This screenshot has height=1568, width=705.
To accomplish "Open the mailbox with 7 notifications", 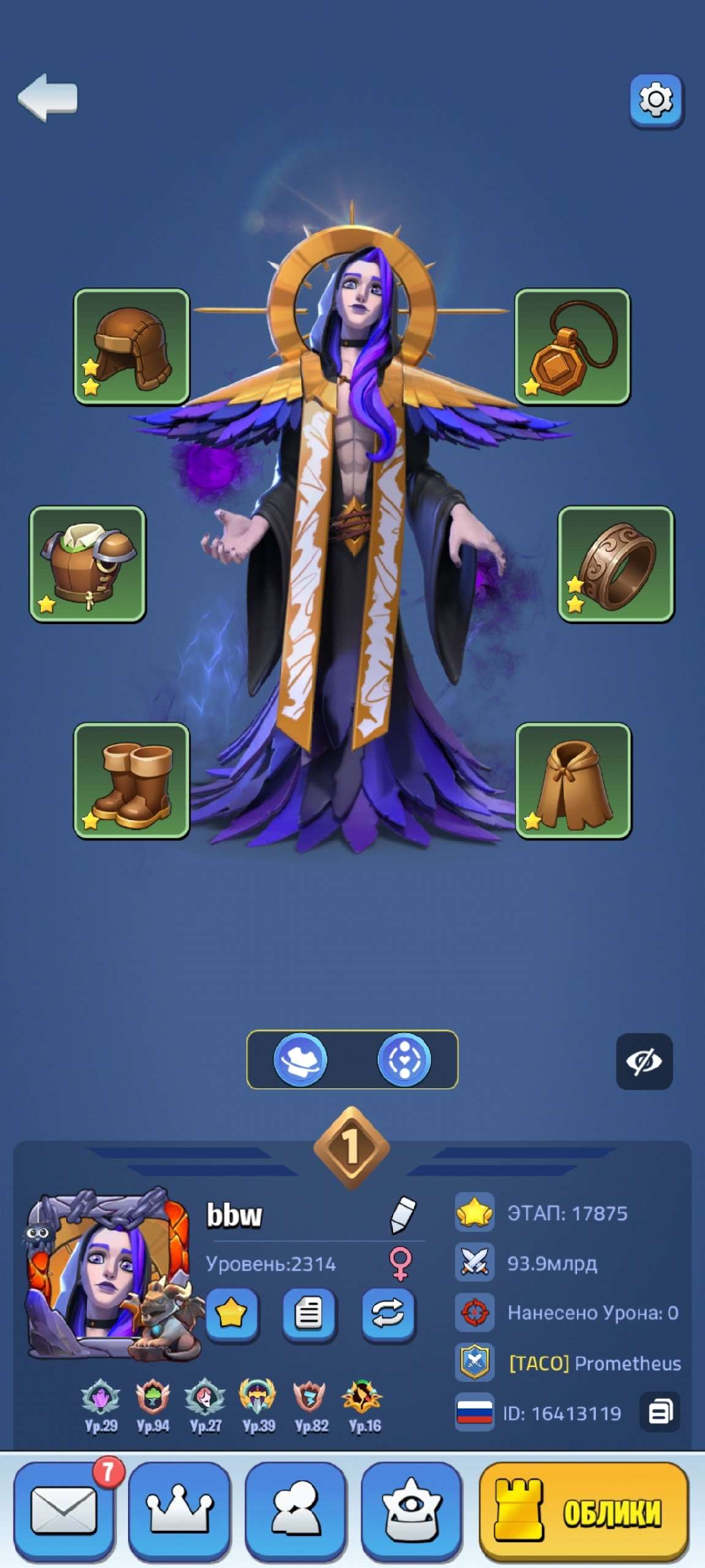I will (x=64, y=1510).
